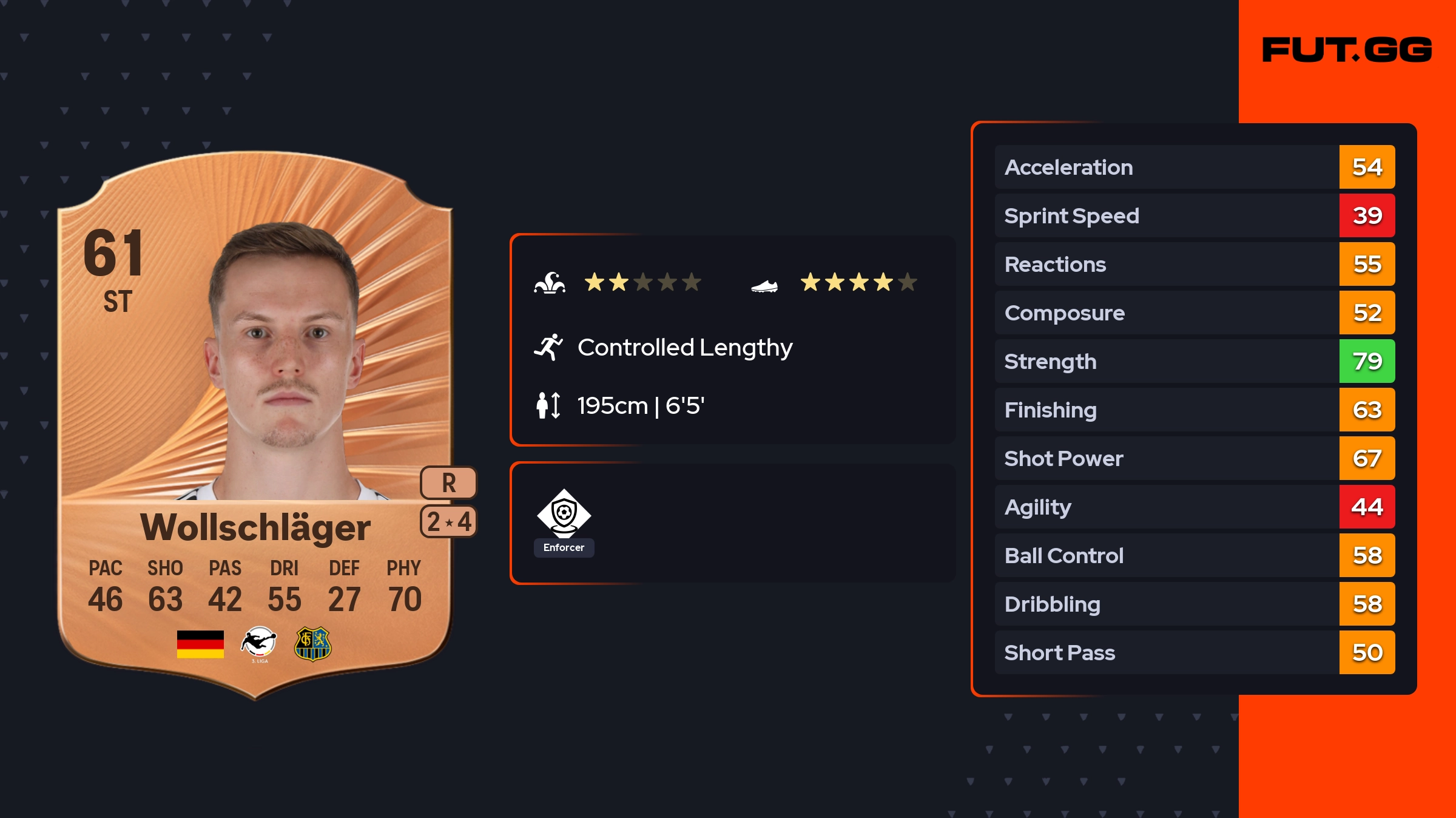Open the blue-yellow club crest
Image resolution: width=1456 pixels, height=818 pixels.
312,644
